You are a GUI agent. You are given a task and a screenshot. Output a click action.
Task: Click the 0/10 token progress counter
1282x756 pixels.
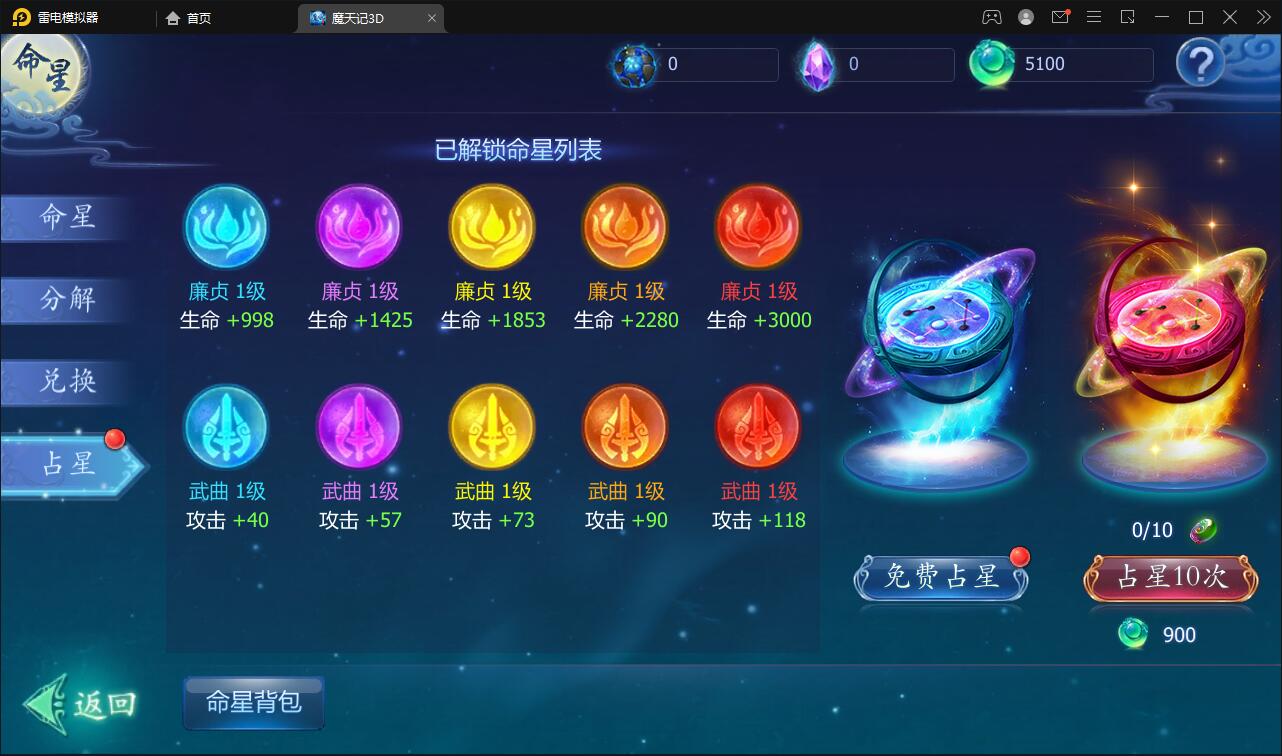point(1154,530)
